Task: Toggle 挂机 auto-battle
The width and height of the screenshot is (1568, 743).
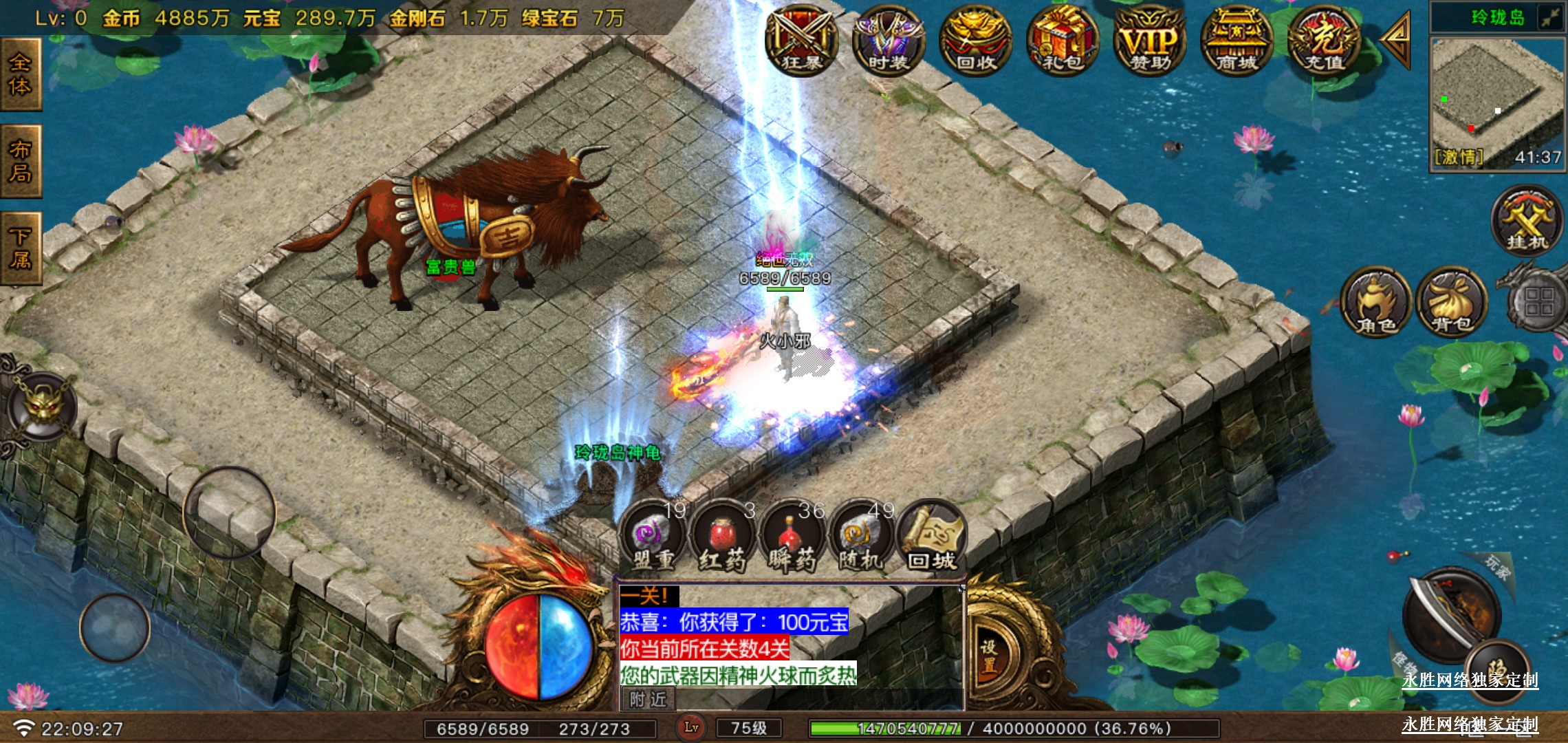Action: point(1527,222)
